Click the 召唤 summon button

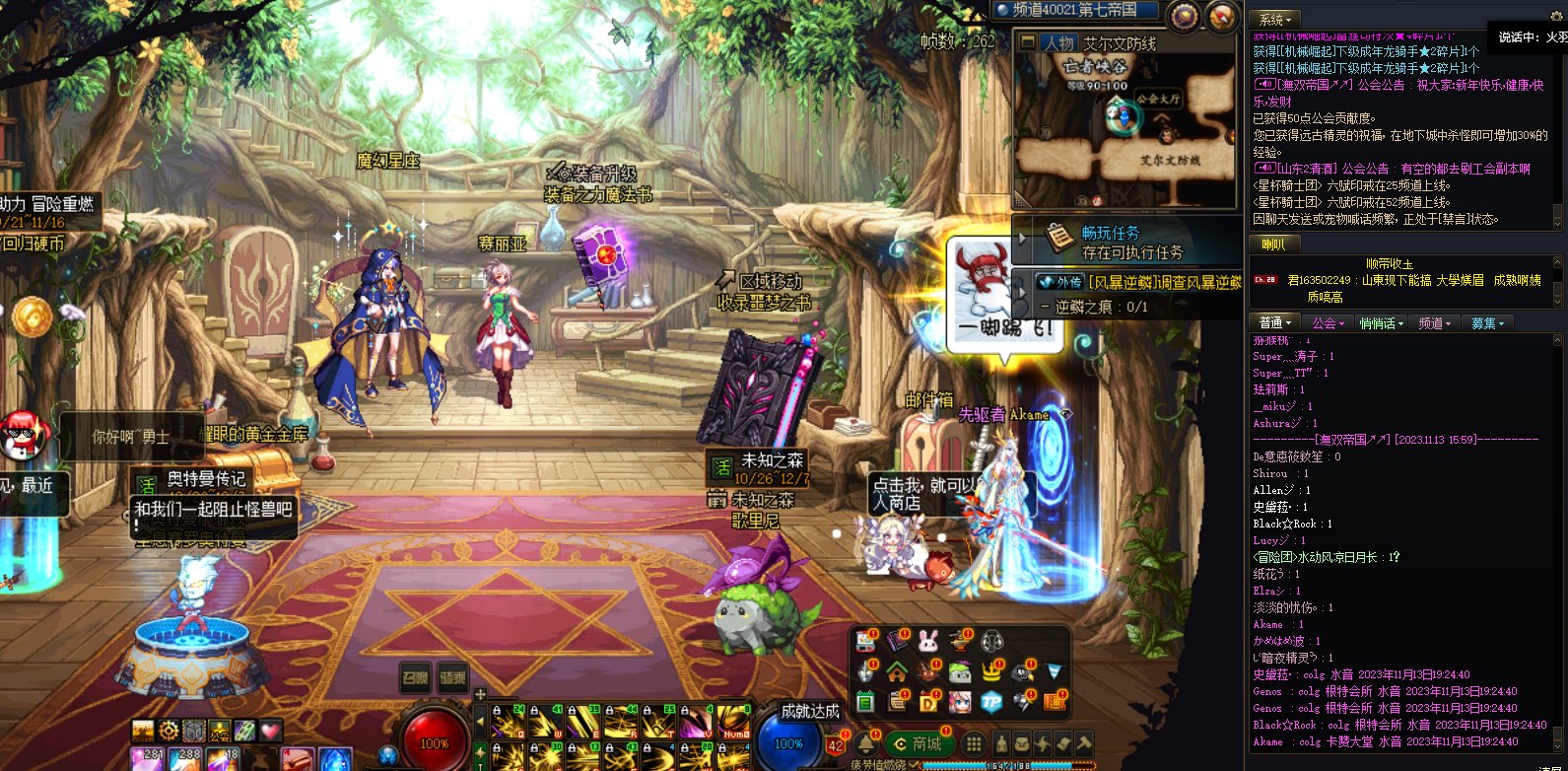pos(415,677)
